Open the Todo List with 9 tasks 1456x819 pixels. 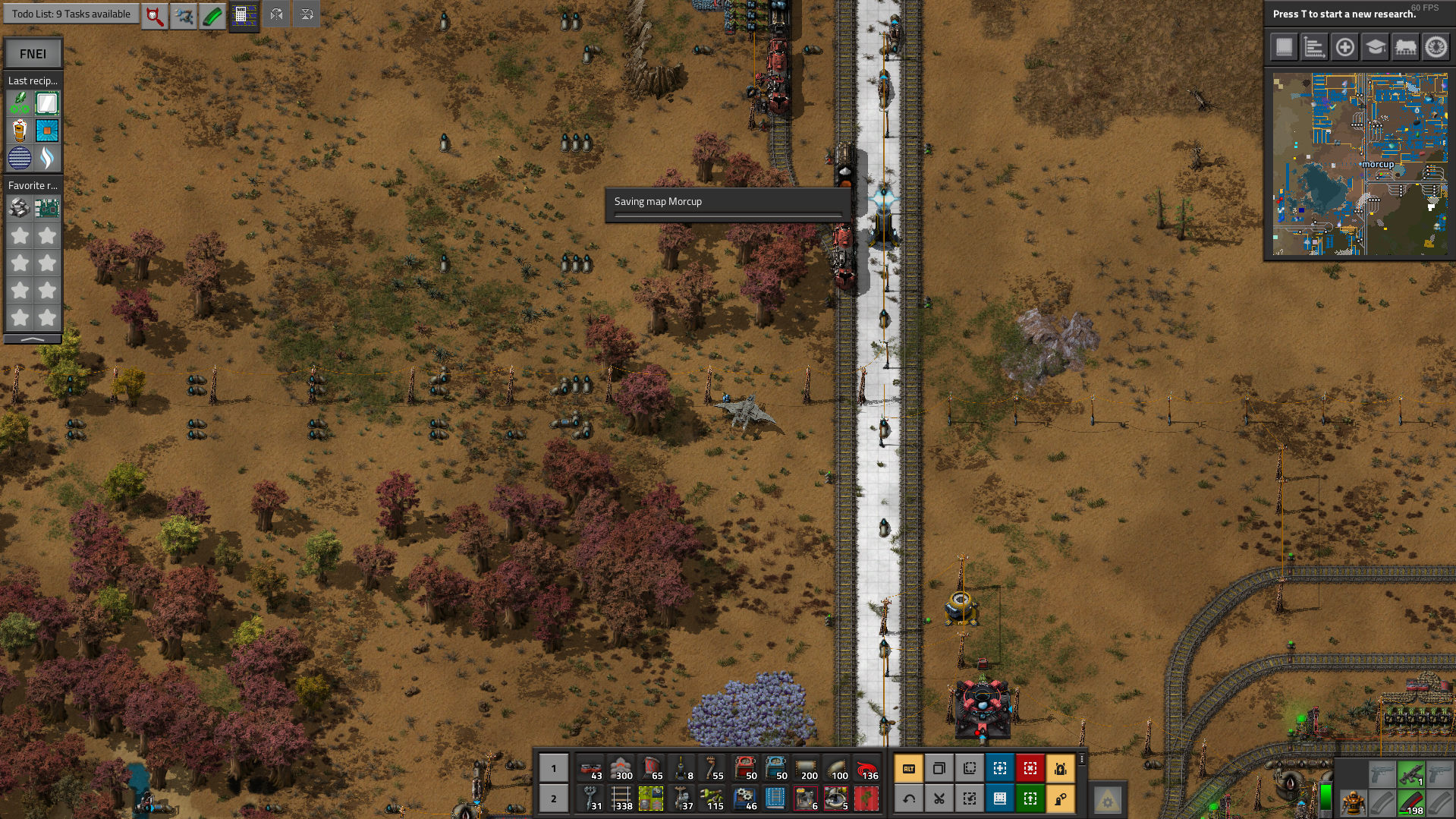coord(71,14)
